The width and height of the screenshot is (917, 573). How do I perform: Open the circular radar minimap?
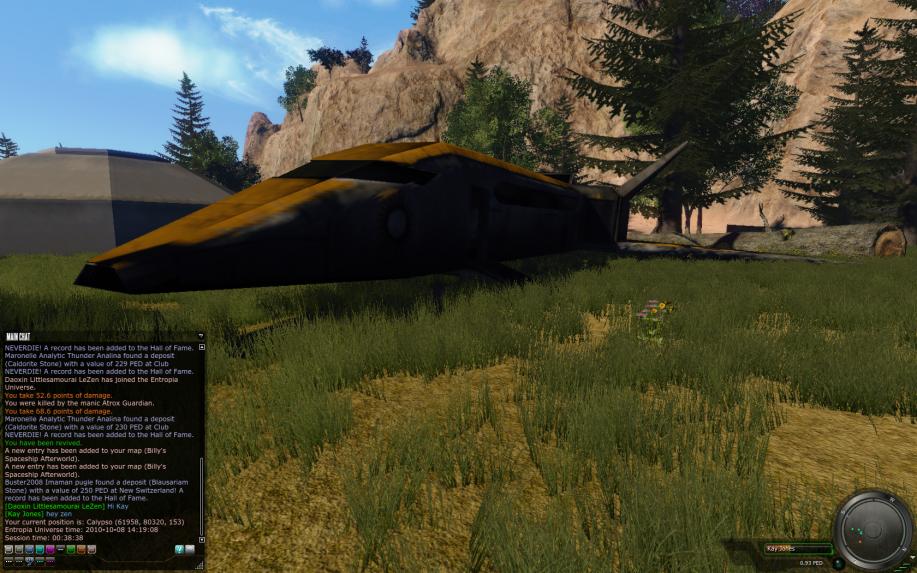[x=873, y=530]
